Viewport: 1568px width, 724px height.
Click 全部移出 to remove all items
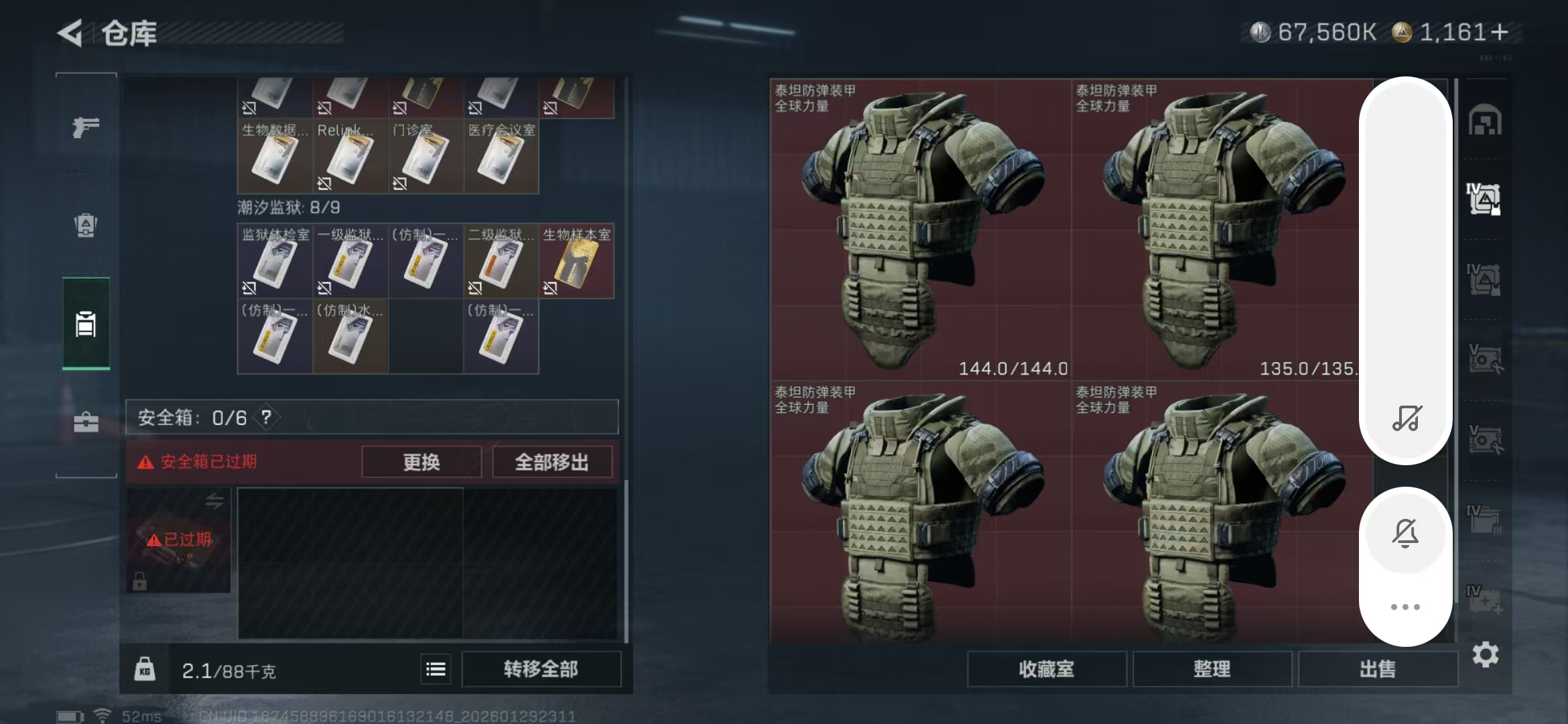click(552, 462)
